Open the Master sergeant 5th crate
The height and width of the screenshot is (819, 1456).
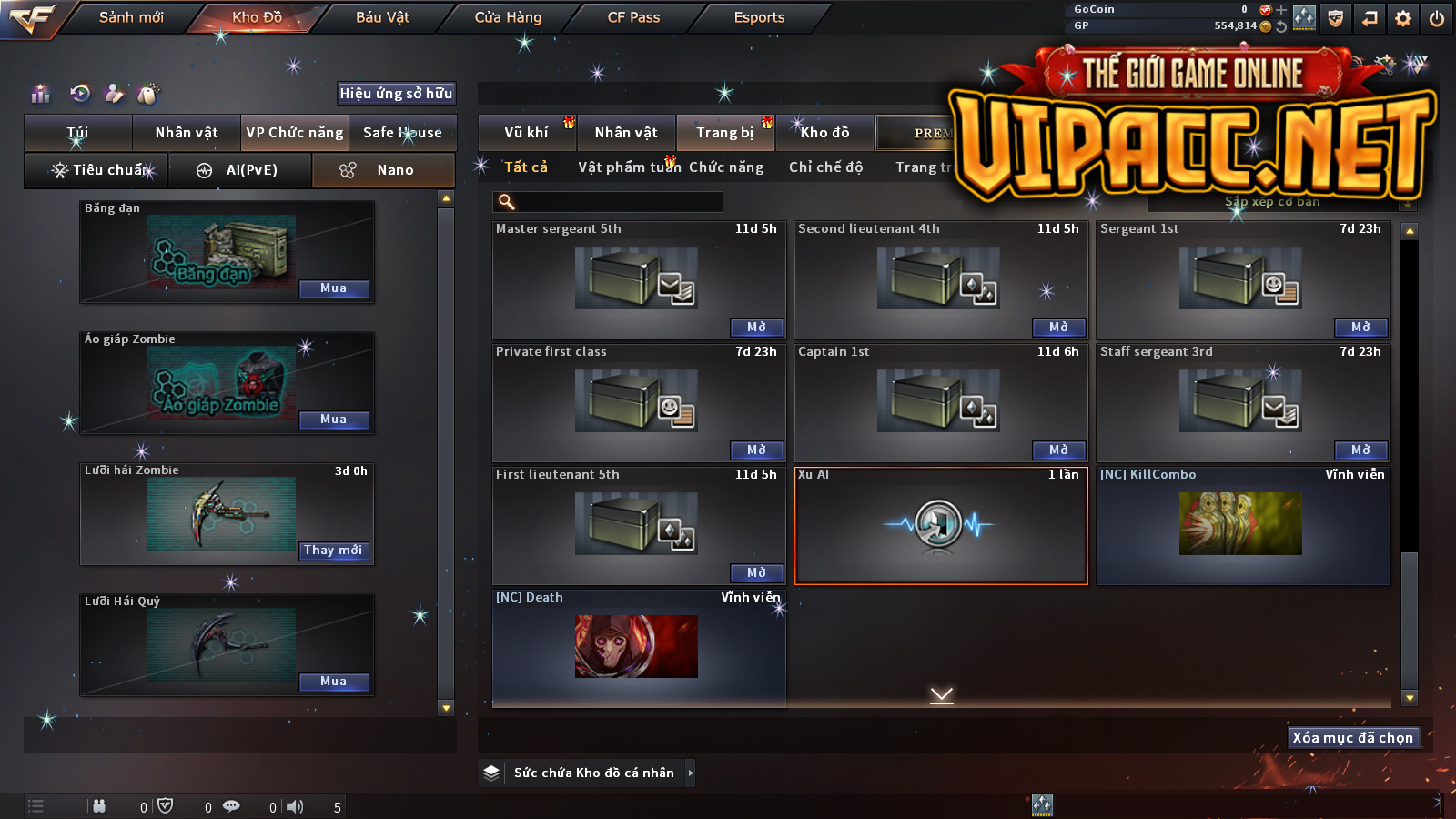tap(756, 328)
